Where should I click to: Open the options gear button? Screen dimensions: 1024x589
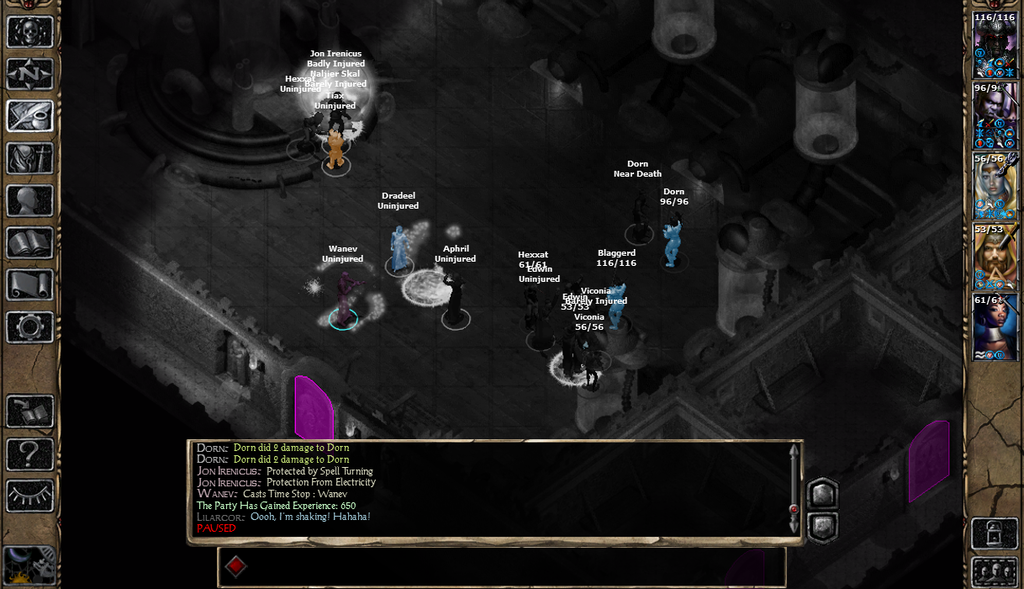30,327
